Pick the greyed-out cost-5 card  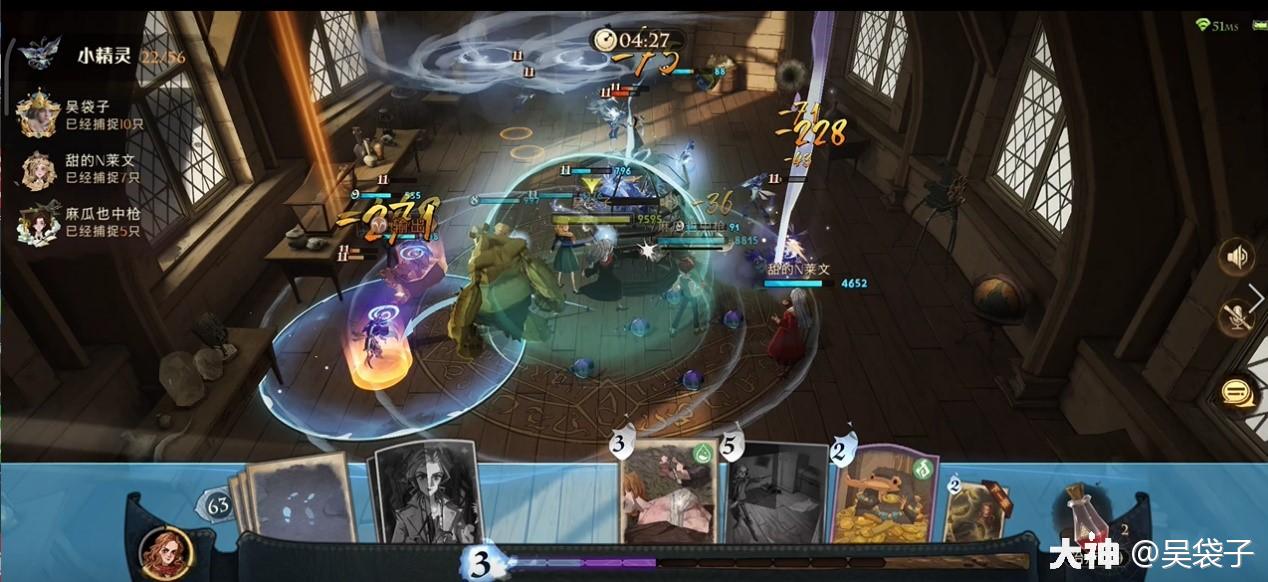point(775,495)
